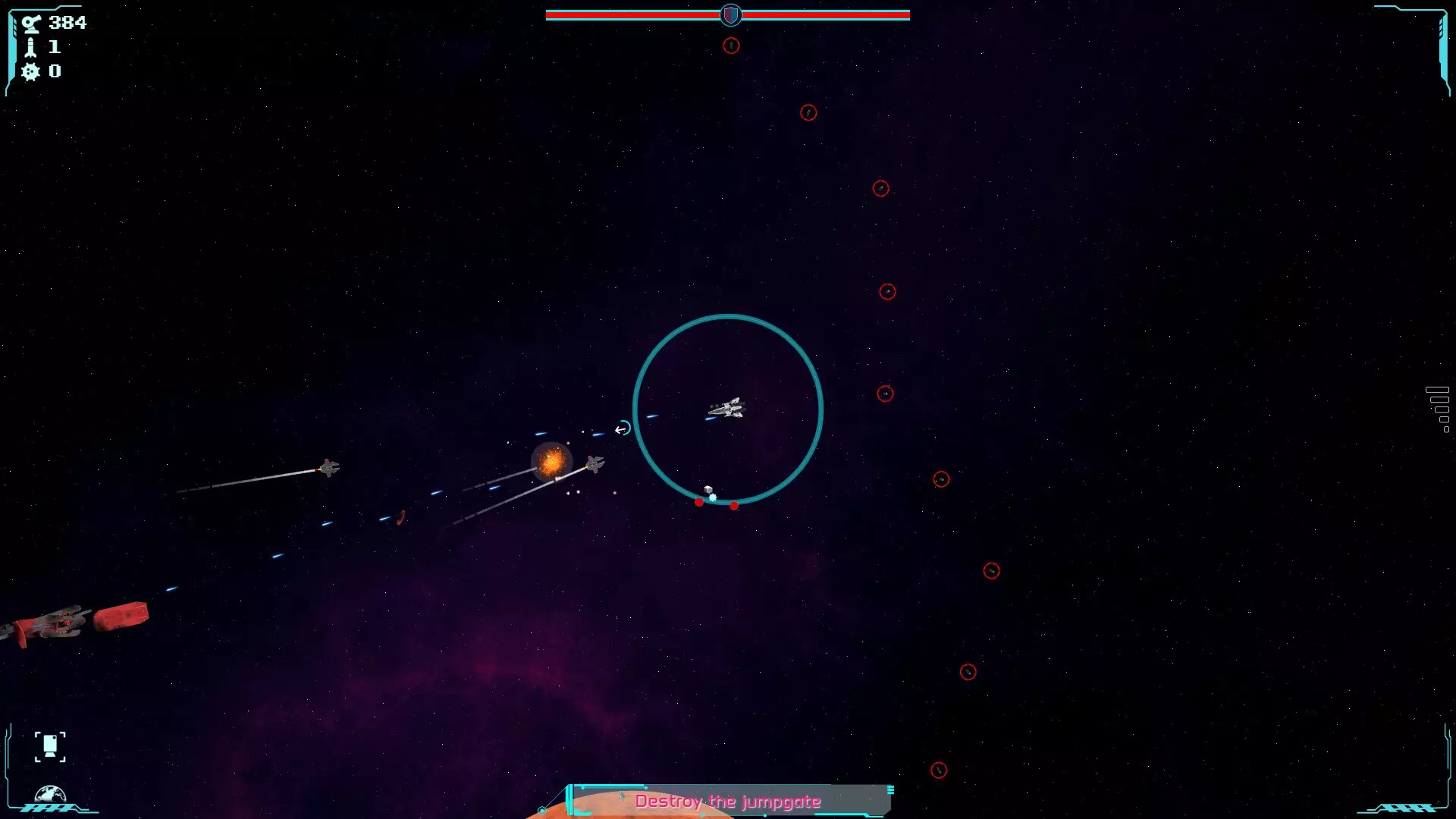Screen dimensions: 1456x819
Task: Select the turret cannon ammo icon
Action: pyautogui.click(x=30, y=24)
